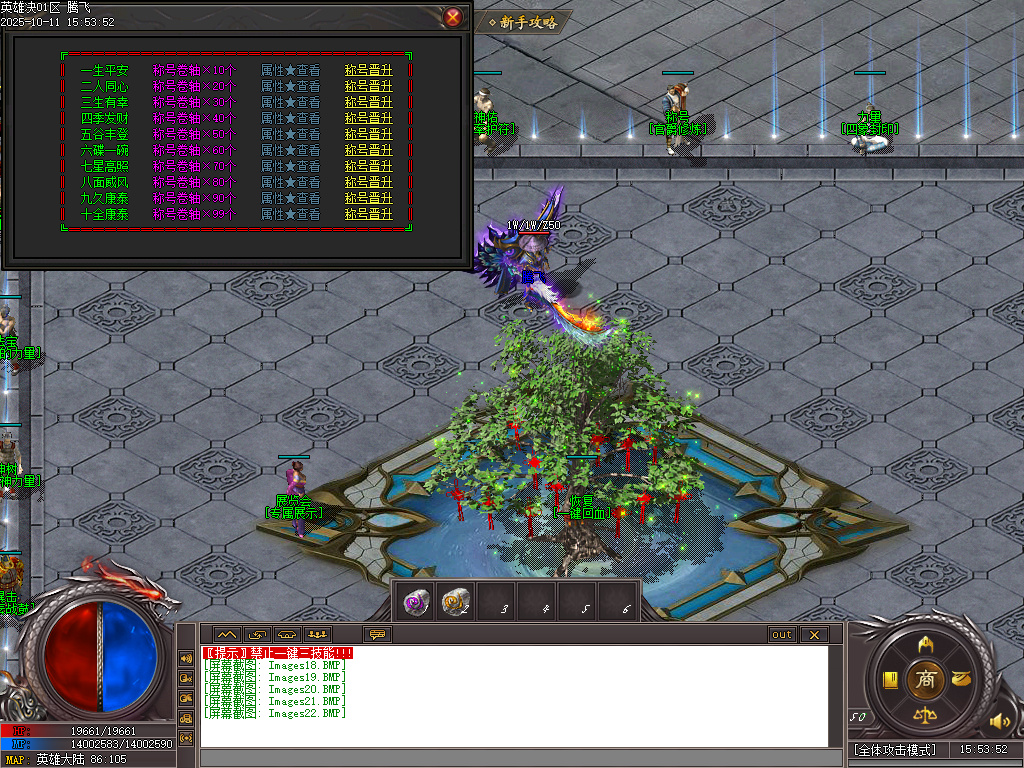The image size is (1024, 768).
Task: Click 称号晋升 on the 十全康泰 row
Action: tap(369, 214)
